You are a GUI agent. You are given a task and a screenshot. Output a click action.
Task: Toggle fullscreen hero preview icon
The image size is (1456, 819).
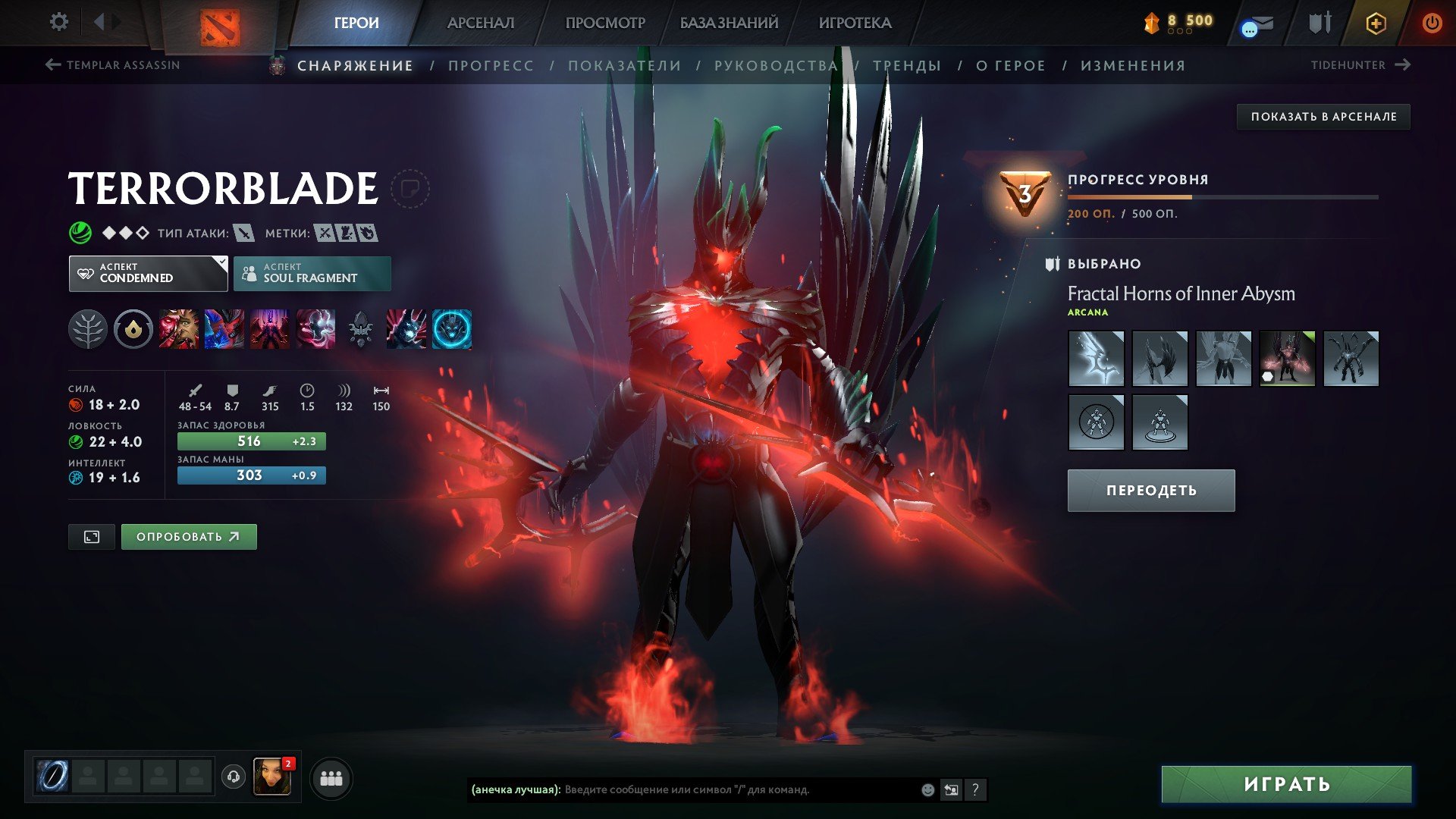(91, 536)
